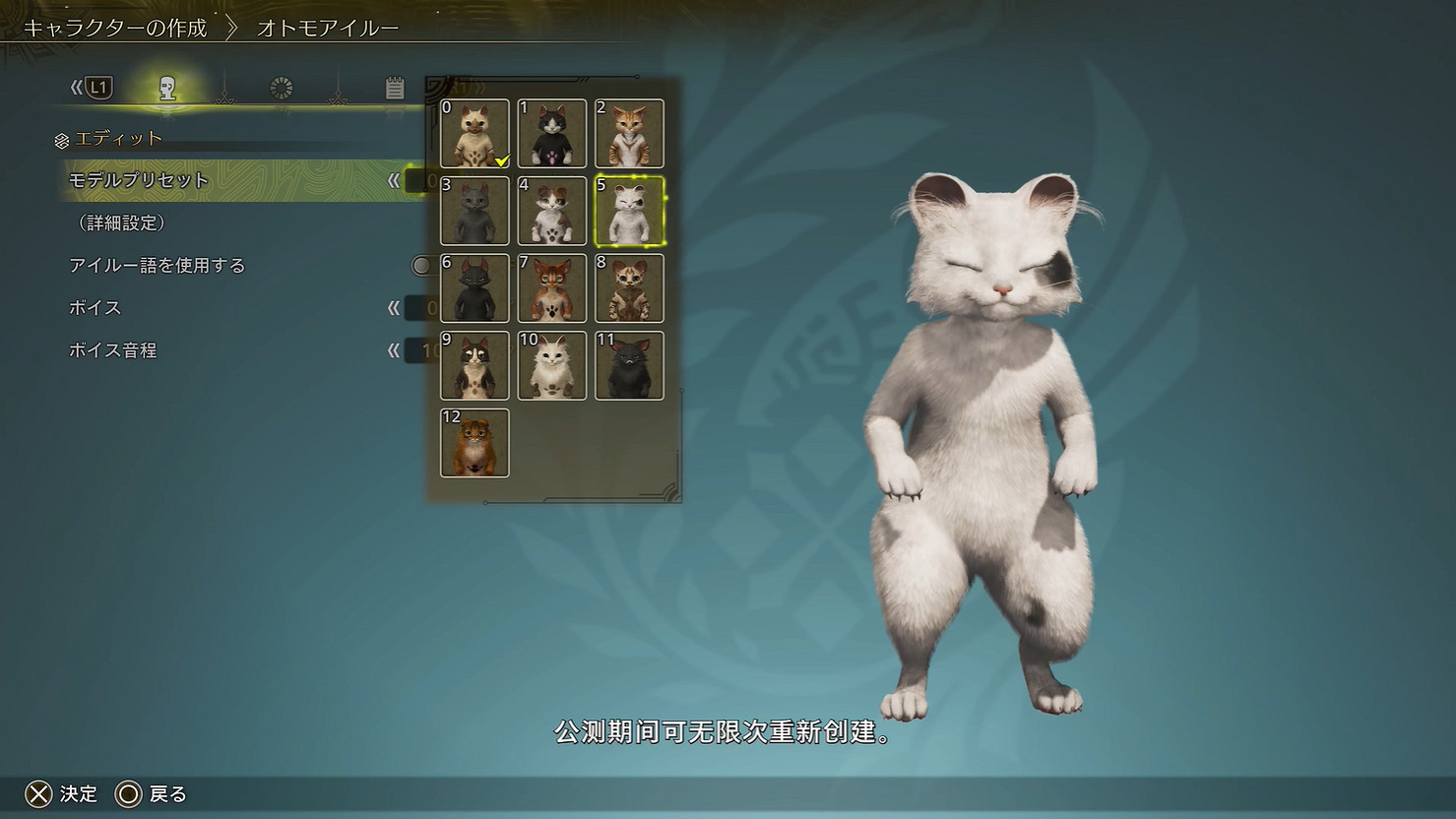Image resolution: width=1456 pixels, height=819 pixels.
Task: Open the clipboard notes category
Action: (x=394, y=89)
